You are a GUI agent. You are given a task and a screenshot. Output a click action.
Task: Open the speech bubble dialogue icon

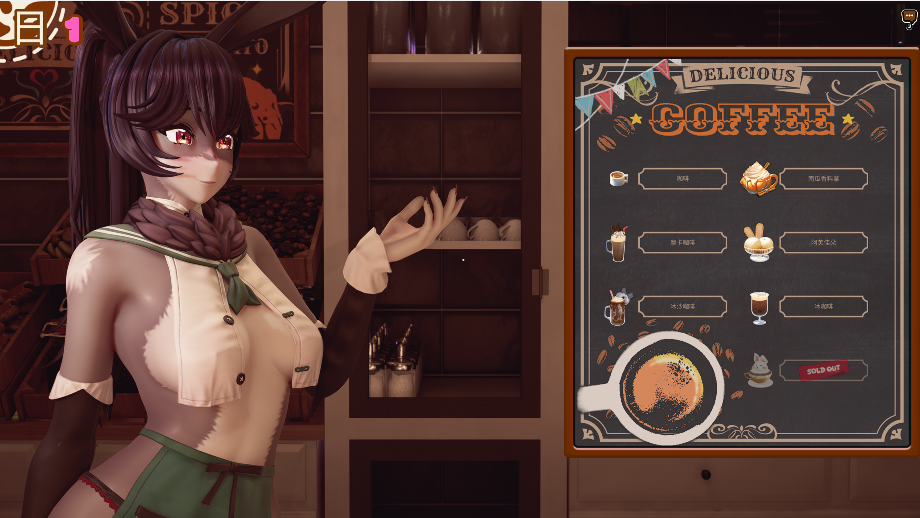coord(909,17)
